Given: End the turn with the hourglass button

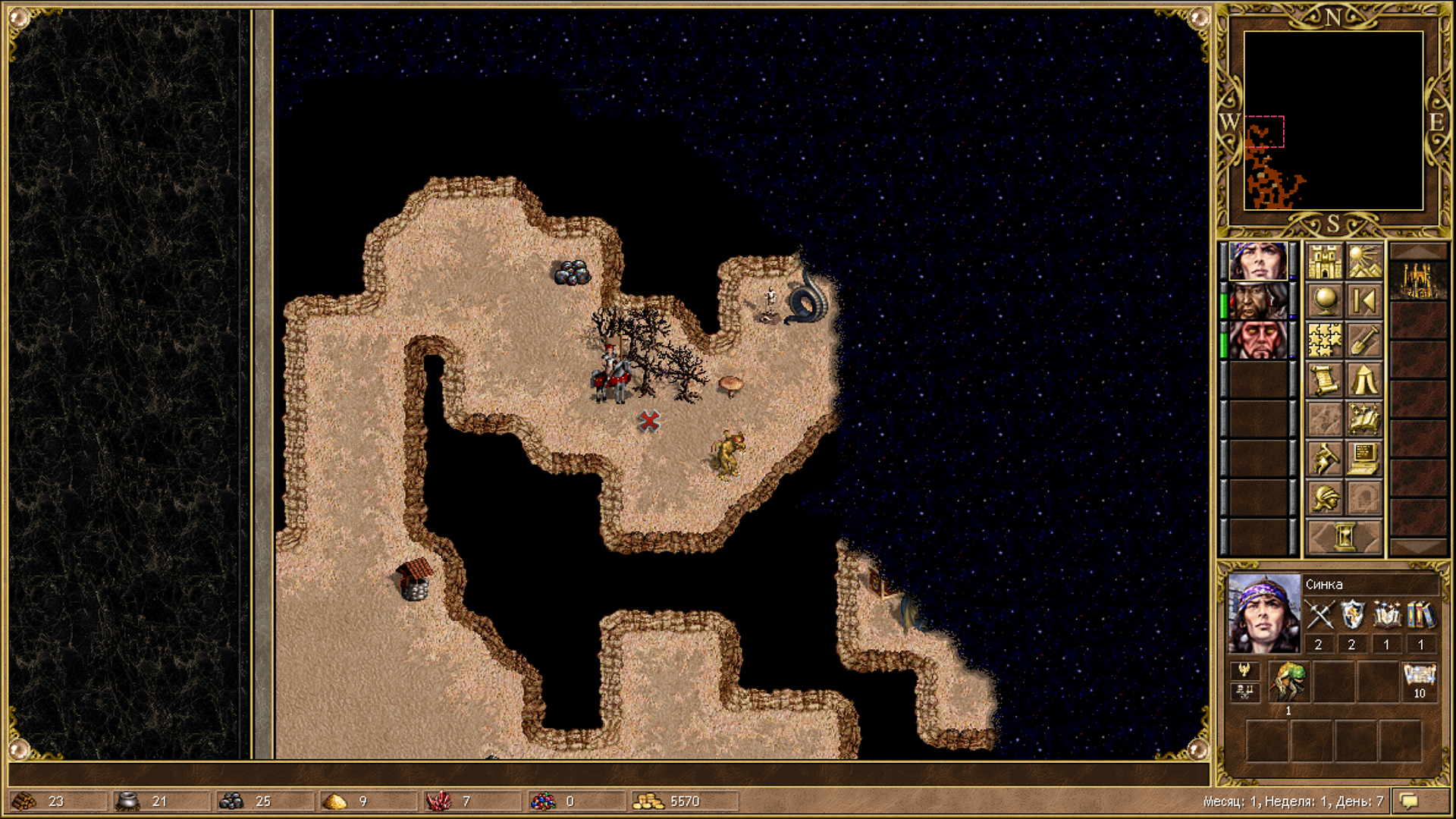Looking at the screenshot, I should 1345,537.
